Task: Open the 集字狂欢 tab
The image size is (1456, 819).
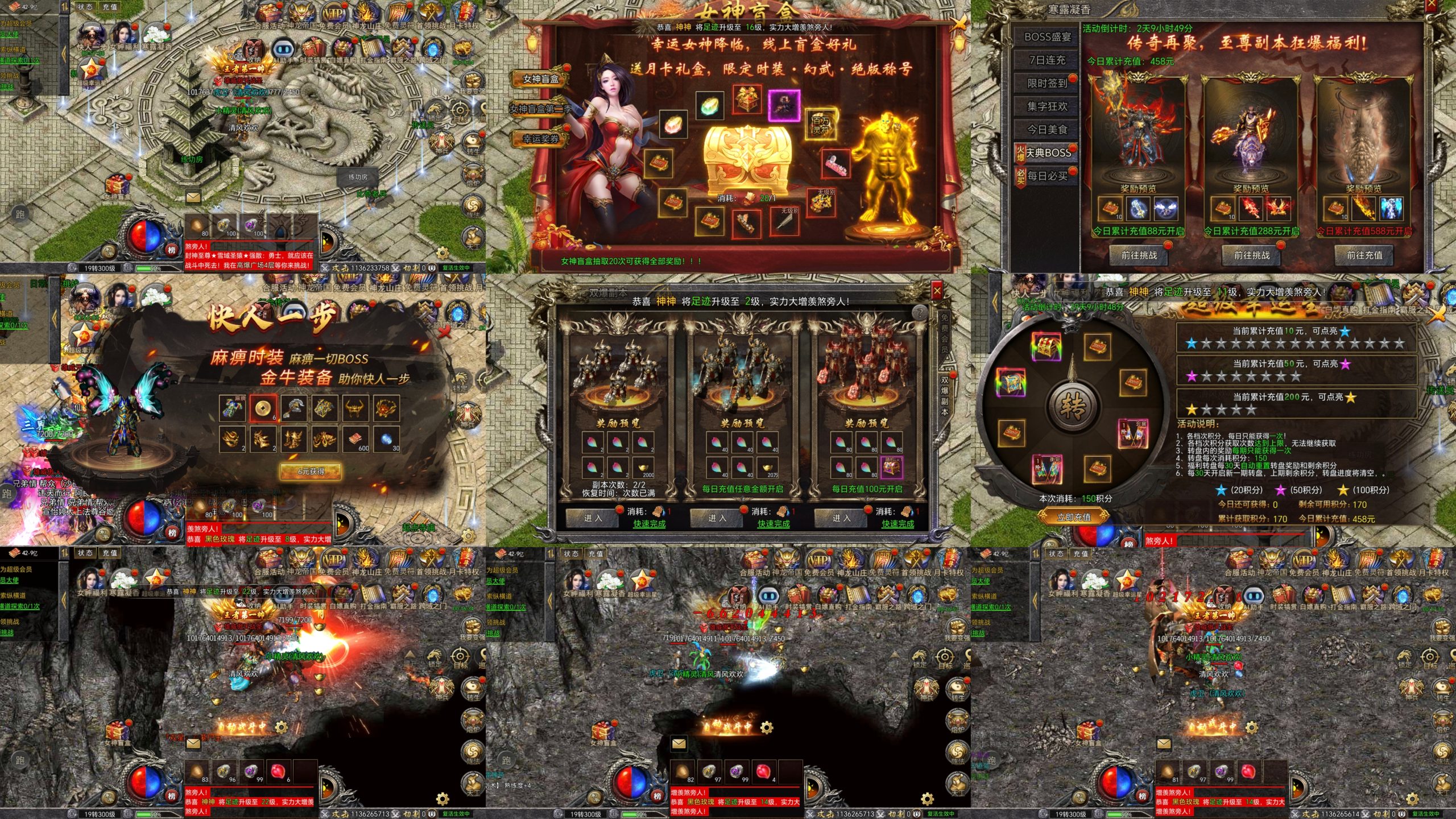Action: 1047,106
